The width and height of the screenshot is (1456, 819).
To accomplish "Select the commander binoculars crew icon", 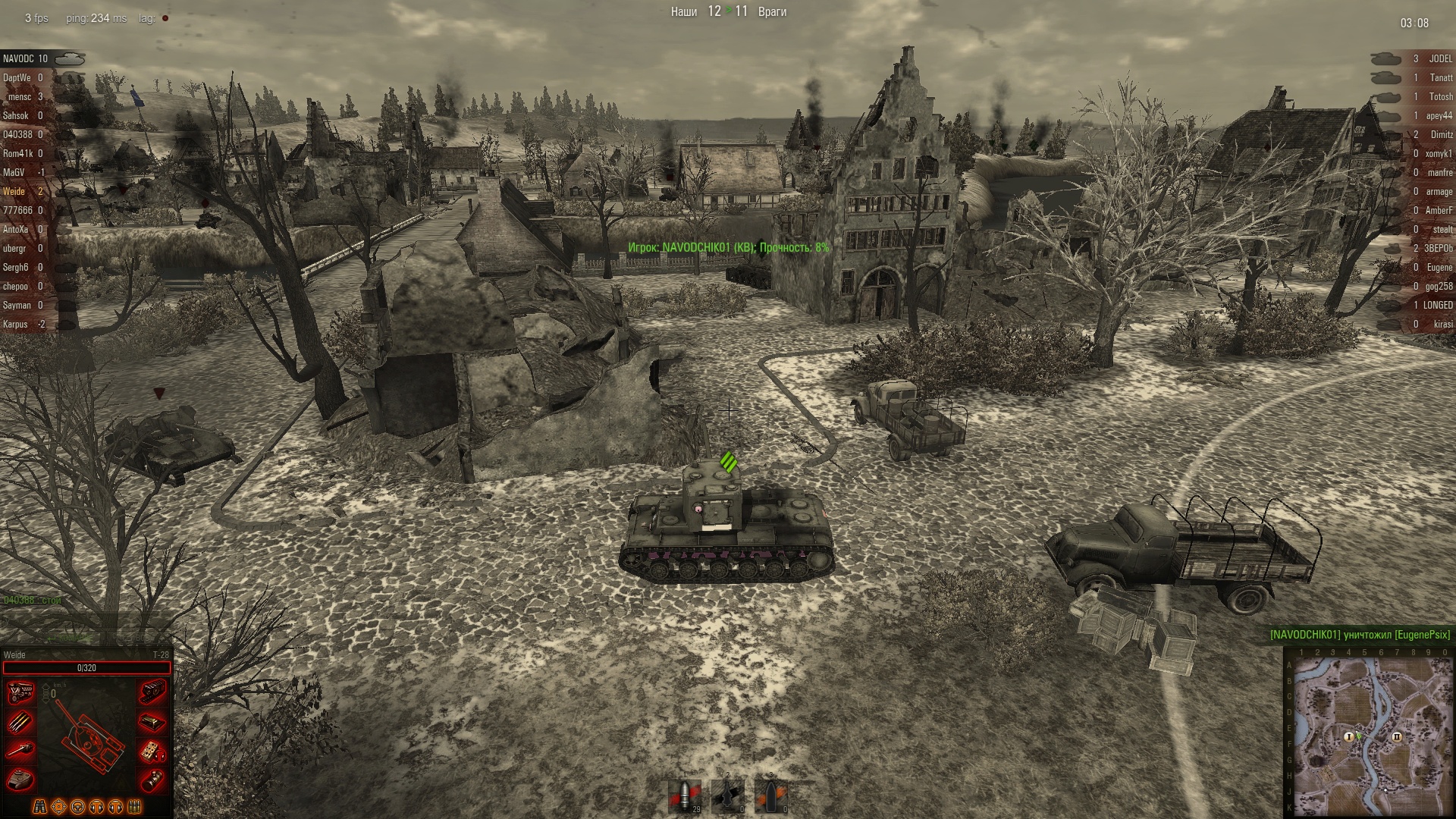I will click(x=39, y=806).
